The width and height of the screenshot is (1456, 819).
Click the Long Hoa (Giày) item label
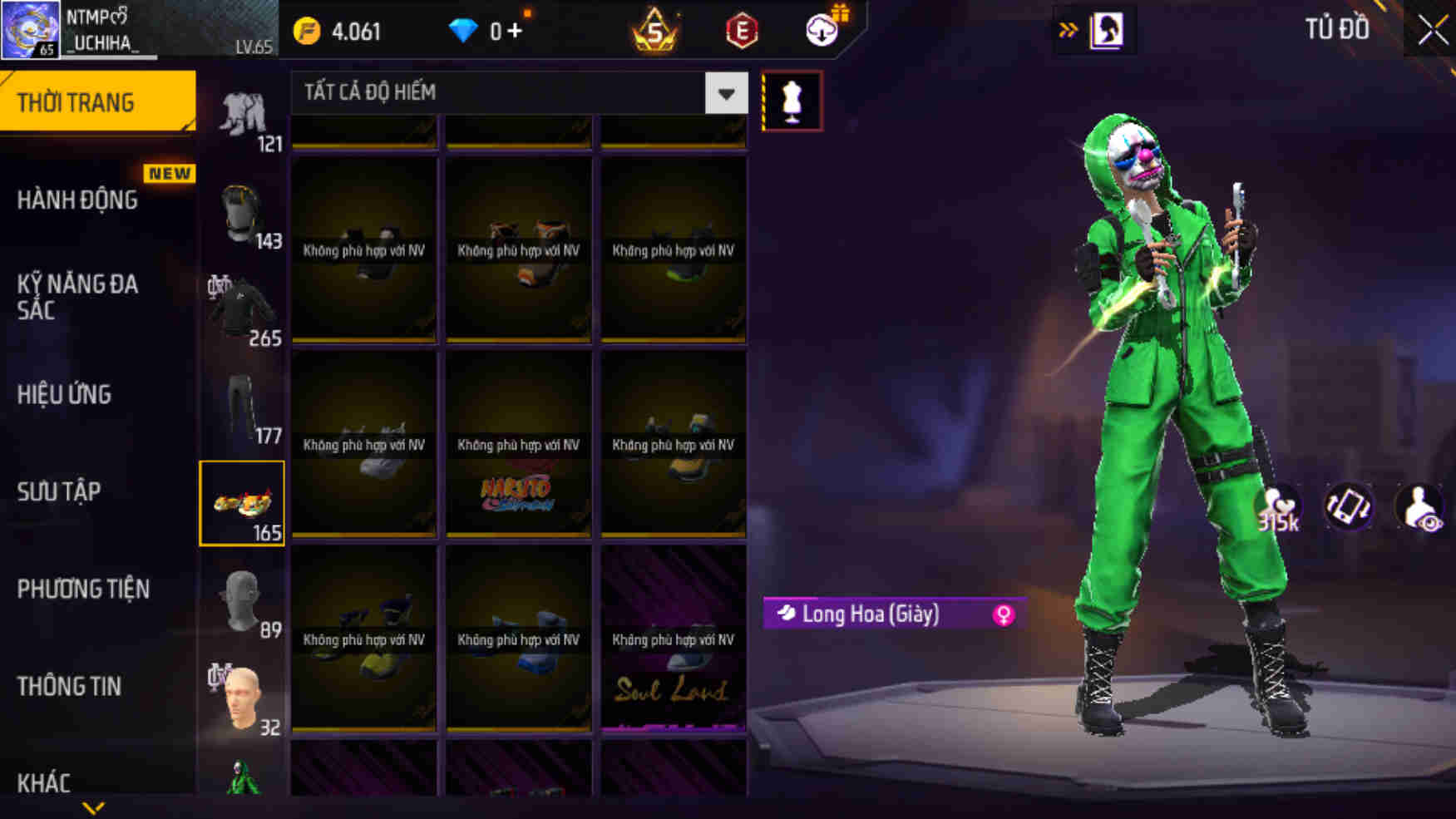tap(871, 615)
